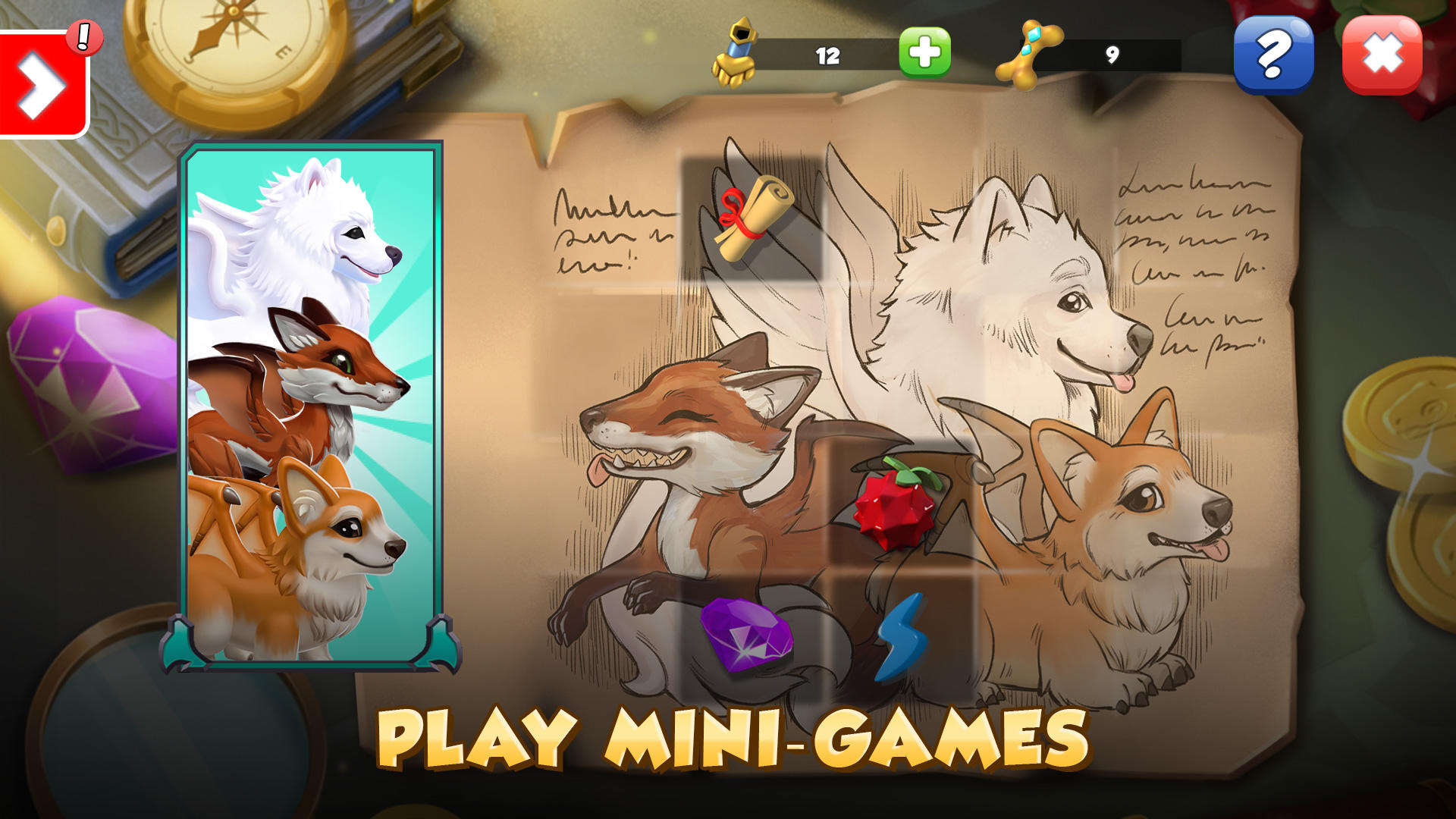The height and width of the screenshot is (819, 1456).
Task: Collect the purple gem on the parchment
Action: pyautogui.click(x=747, y=634)
